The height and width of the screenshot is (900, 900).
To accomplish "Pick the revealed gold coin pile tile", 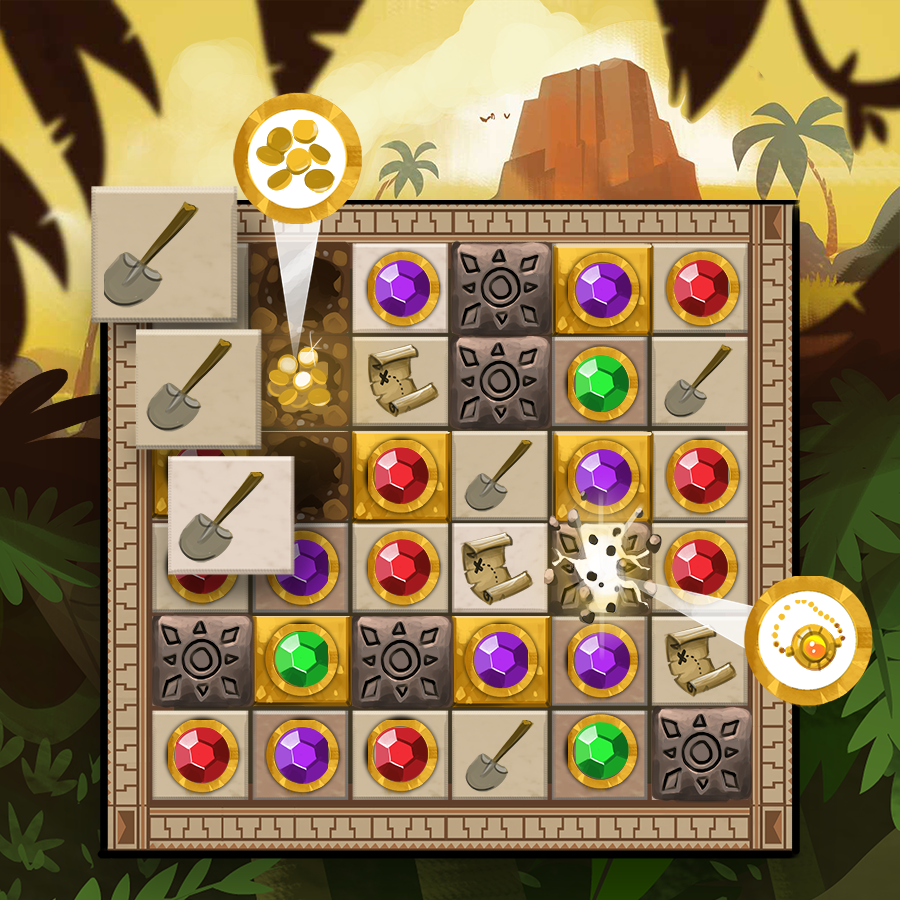I will (299, 381).
